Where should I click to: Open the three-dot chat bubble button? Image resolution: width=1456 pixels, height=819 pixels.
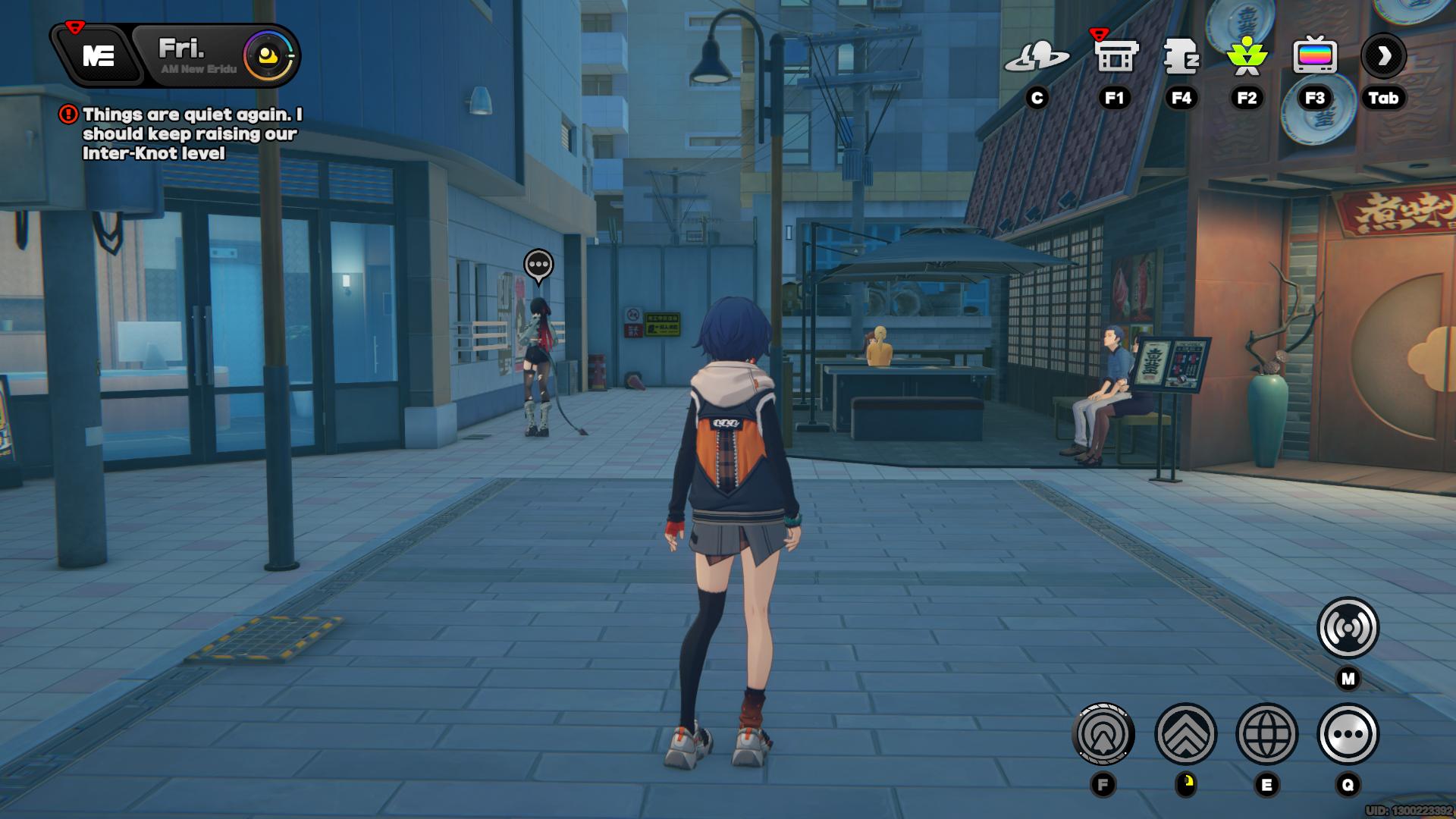point(1348,734)
